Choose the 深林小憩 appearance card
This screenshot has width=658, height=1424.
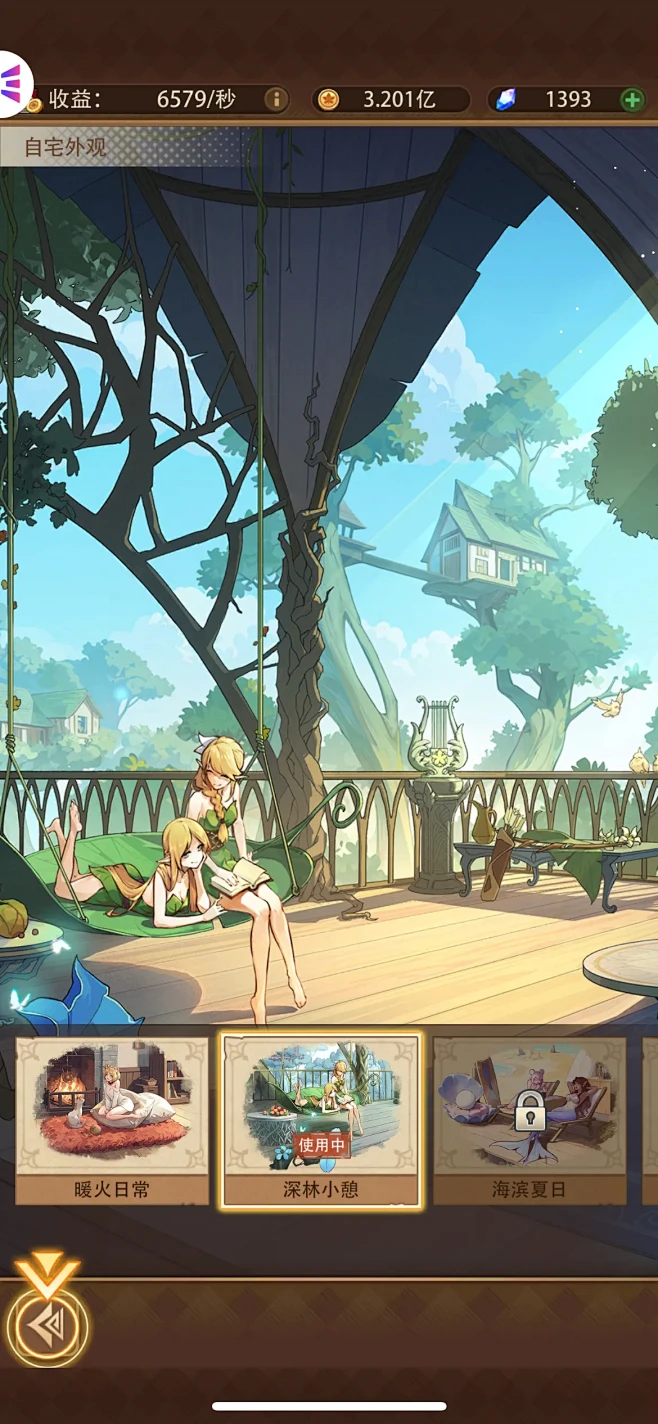321,1119
